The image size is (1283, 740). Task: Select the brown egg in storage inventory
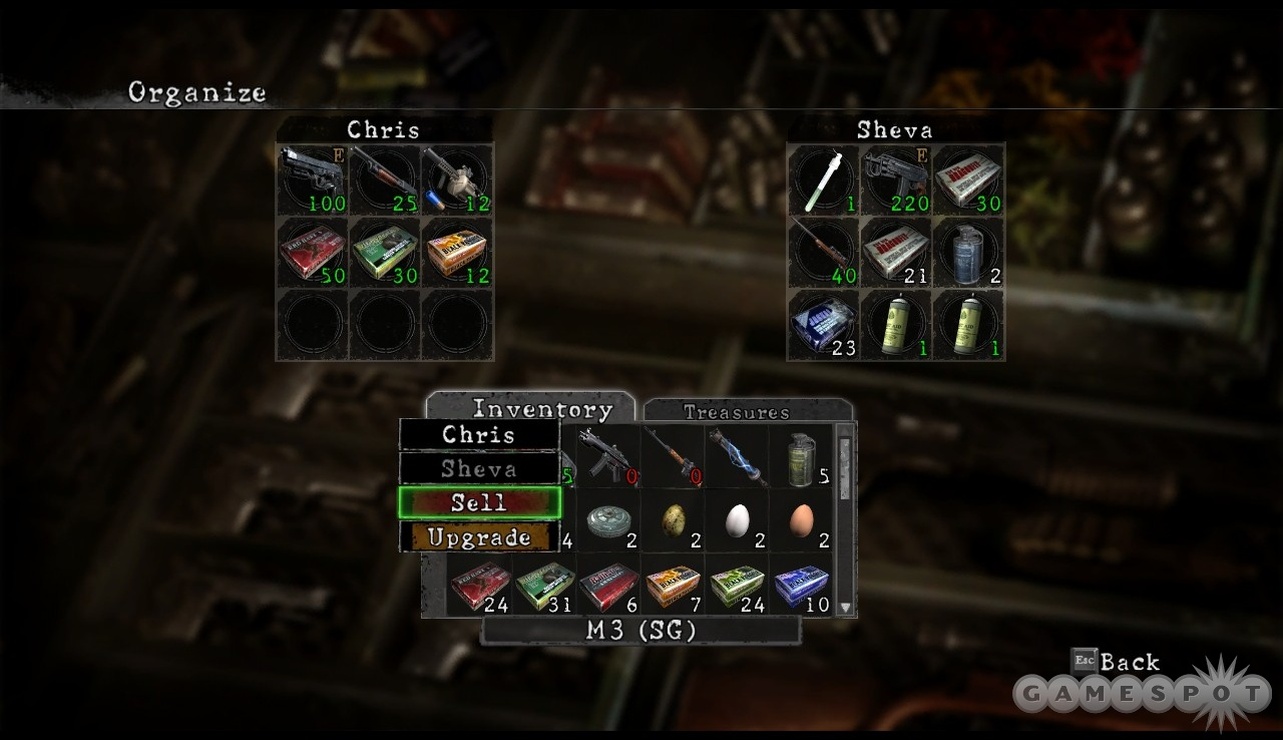pos(801,521)
